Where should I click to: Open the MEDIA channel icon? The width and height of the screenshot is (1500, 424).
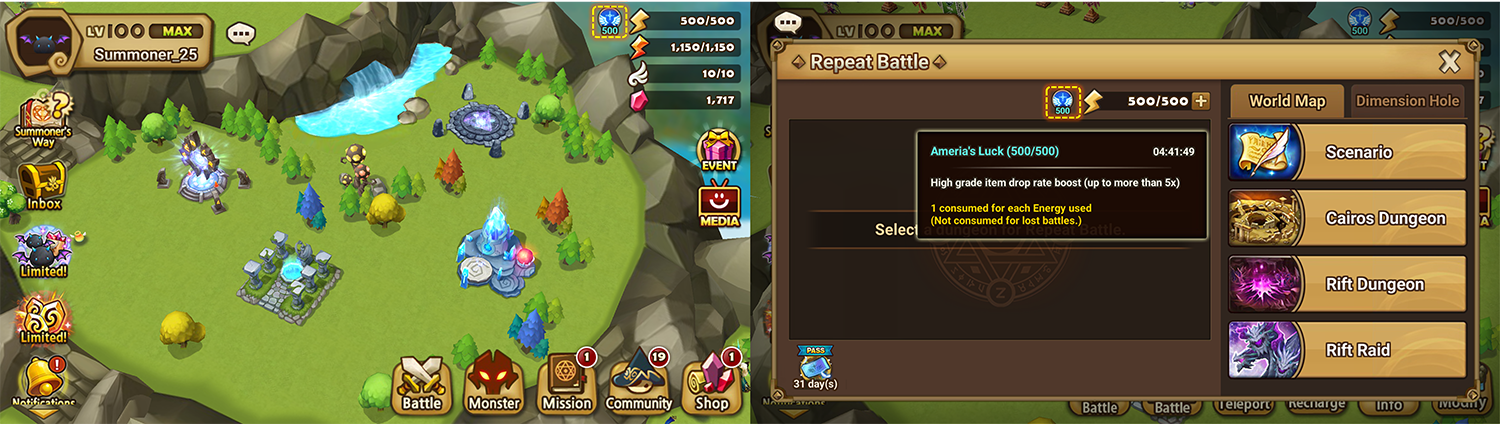click(719, 207)
